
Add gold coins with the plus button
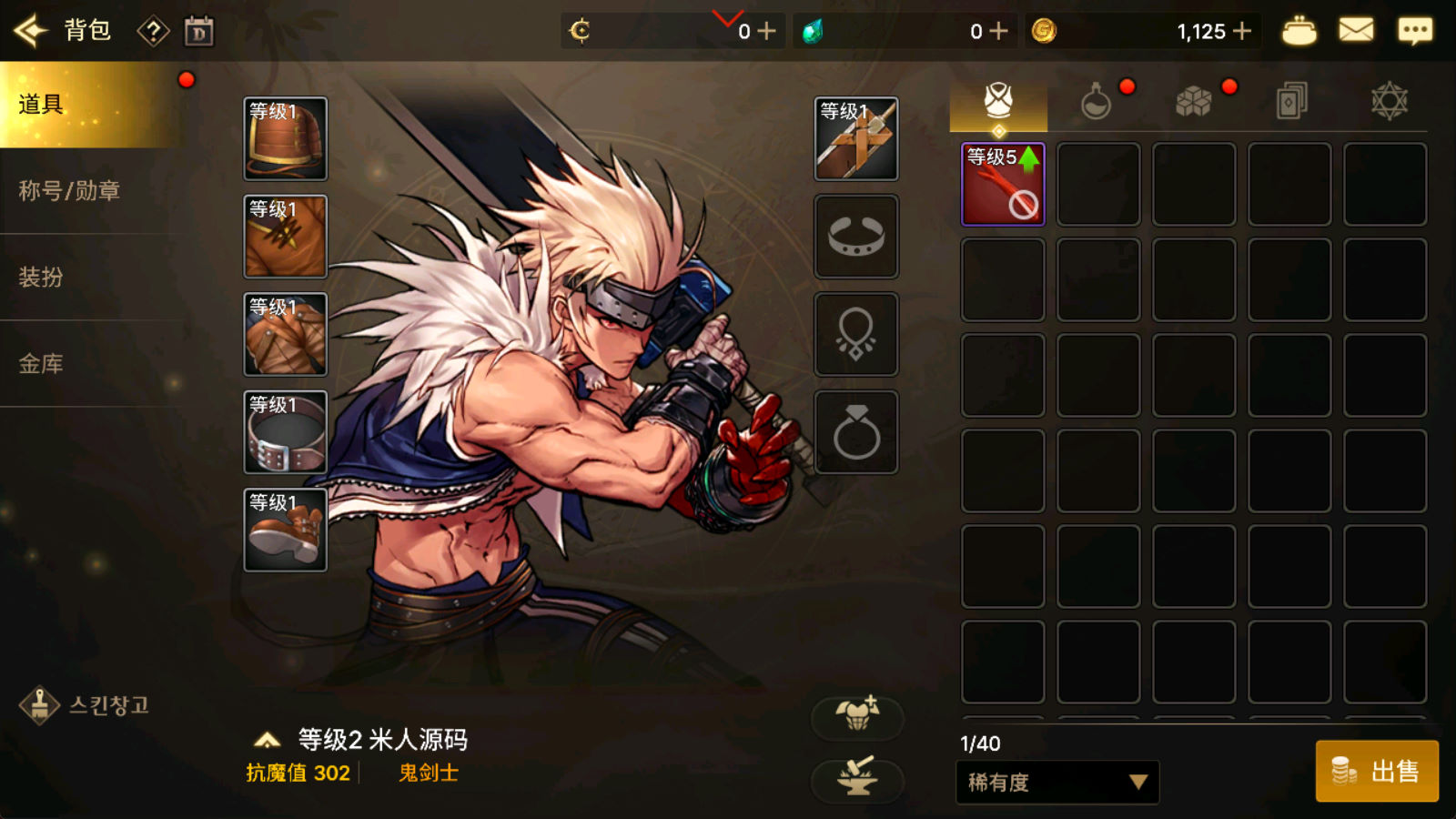click(1242, 31)
